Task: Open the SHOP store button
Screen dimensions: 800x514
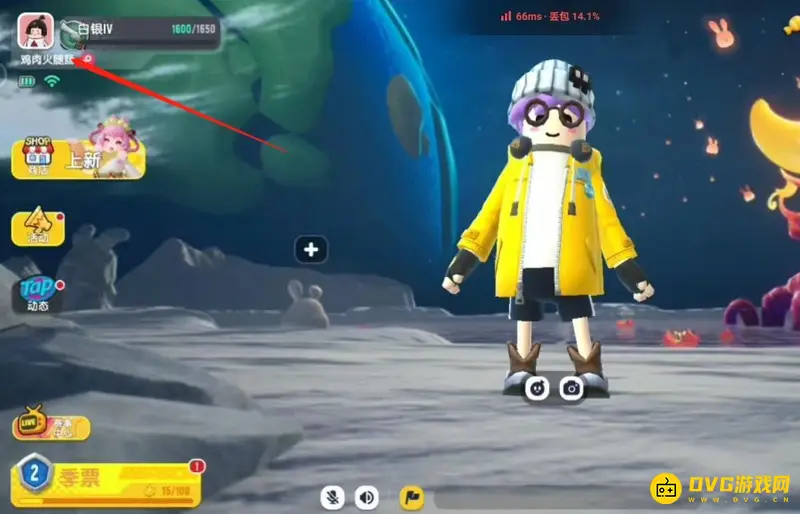Action: (x=39, y=158)
